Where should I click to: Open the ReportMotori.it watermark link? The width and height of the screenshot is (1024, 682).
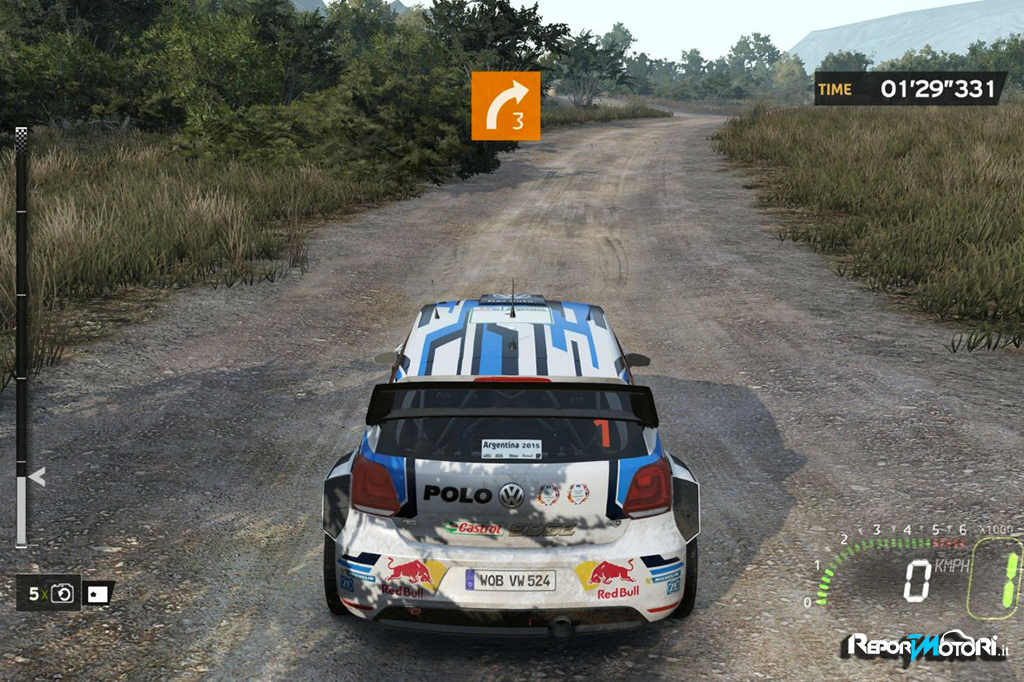tap(926, 646)
